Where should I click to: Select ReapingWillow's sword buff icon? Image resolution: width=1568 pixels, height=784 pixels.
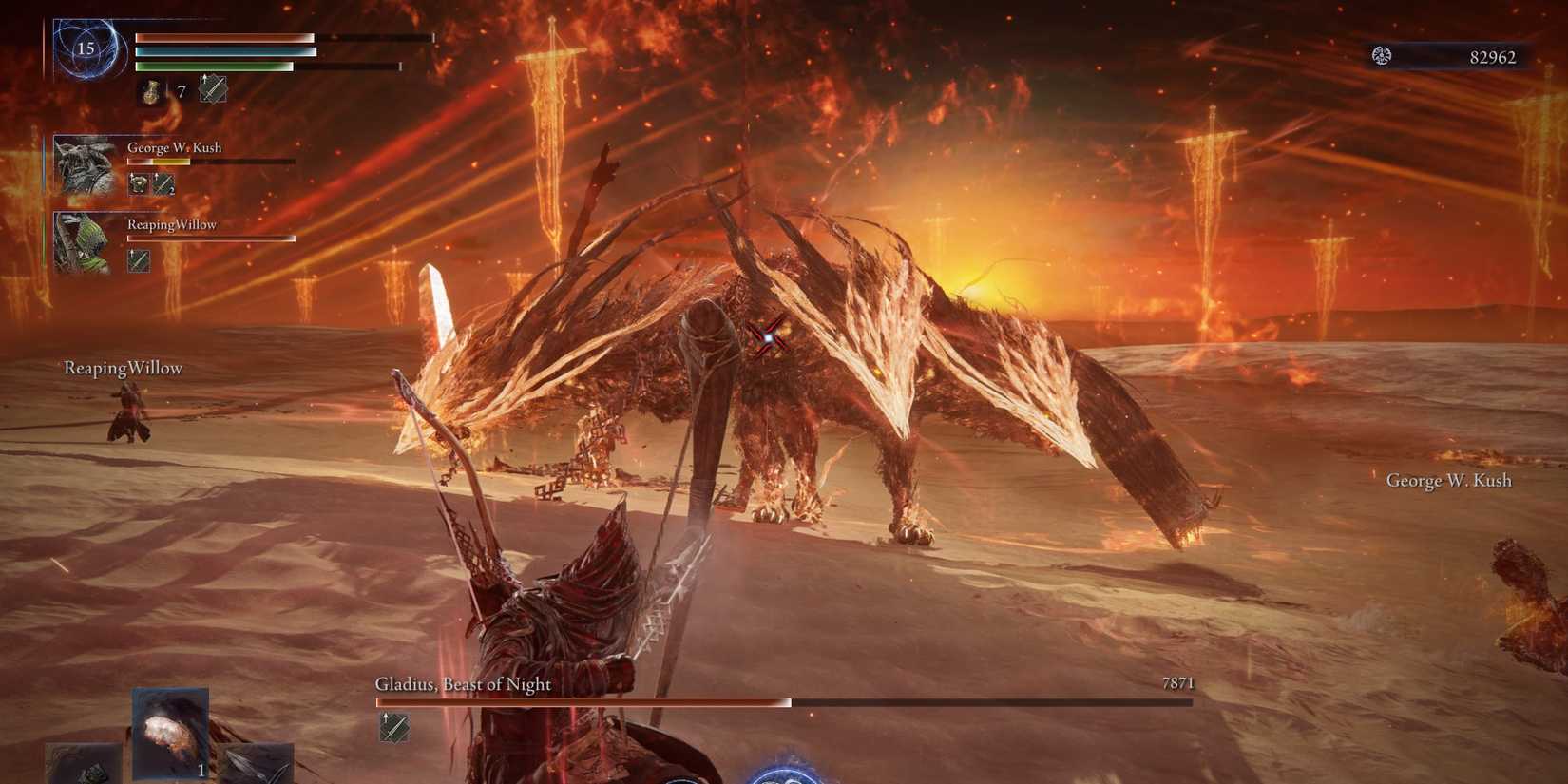[x=138, y=260]
